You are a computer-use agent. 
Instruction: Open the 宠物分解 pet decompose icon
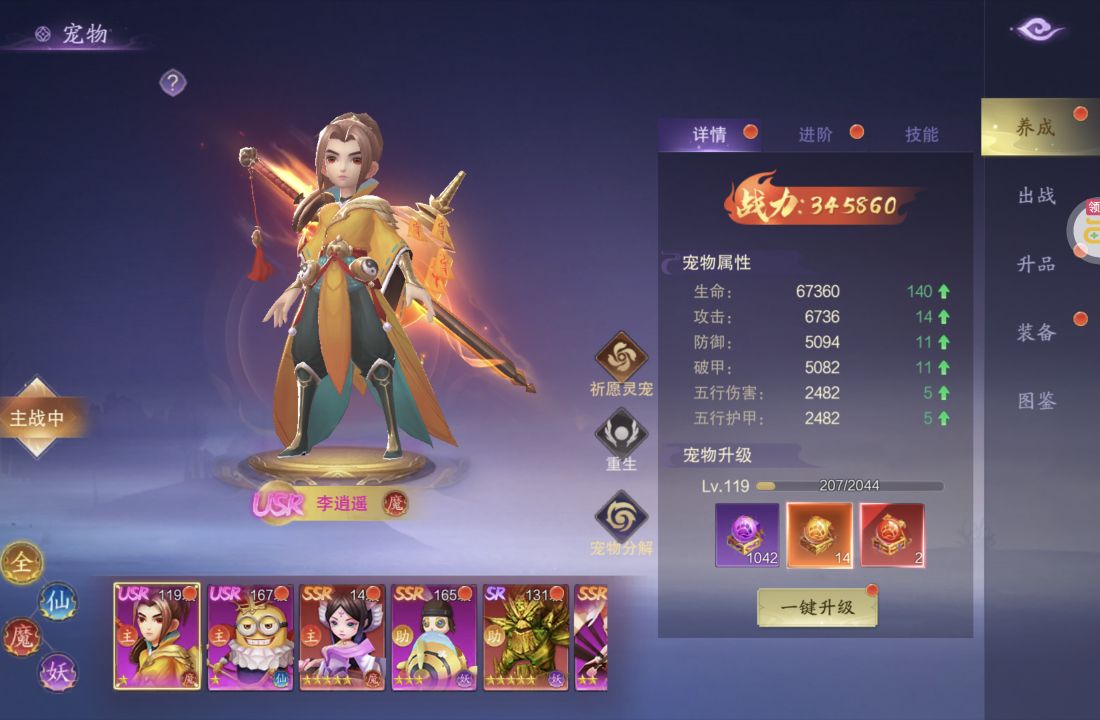click(x=621, y=516)
